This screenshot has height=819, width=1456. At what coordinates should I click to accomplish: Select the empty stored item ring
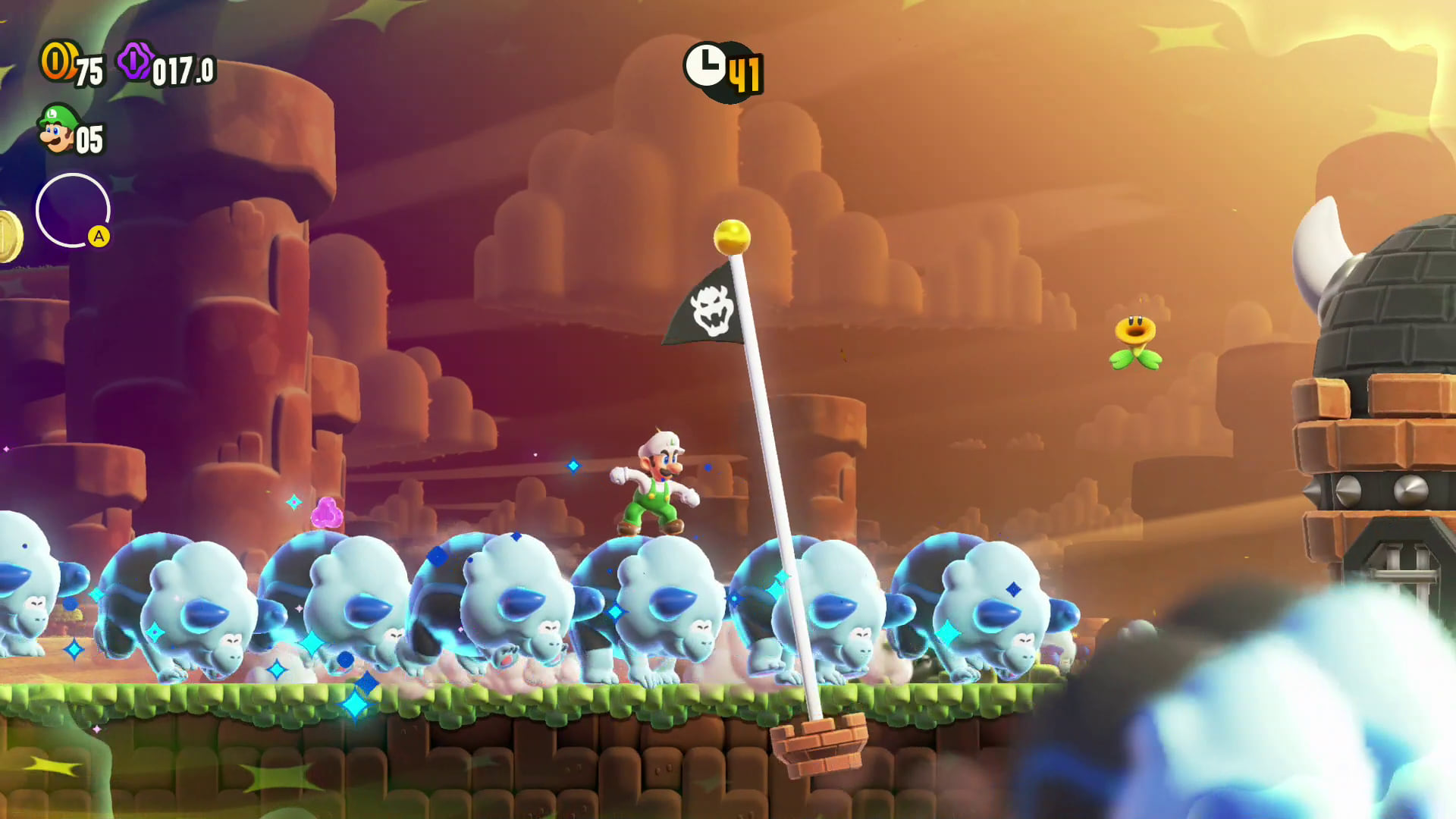tap(73, 210)
